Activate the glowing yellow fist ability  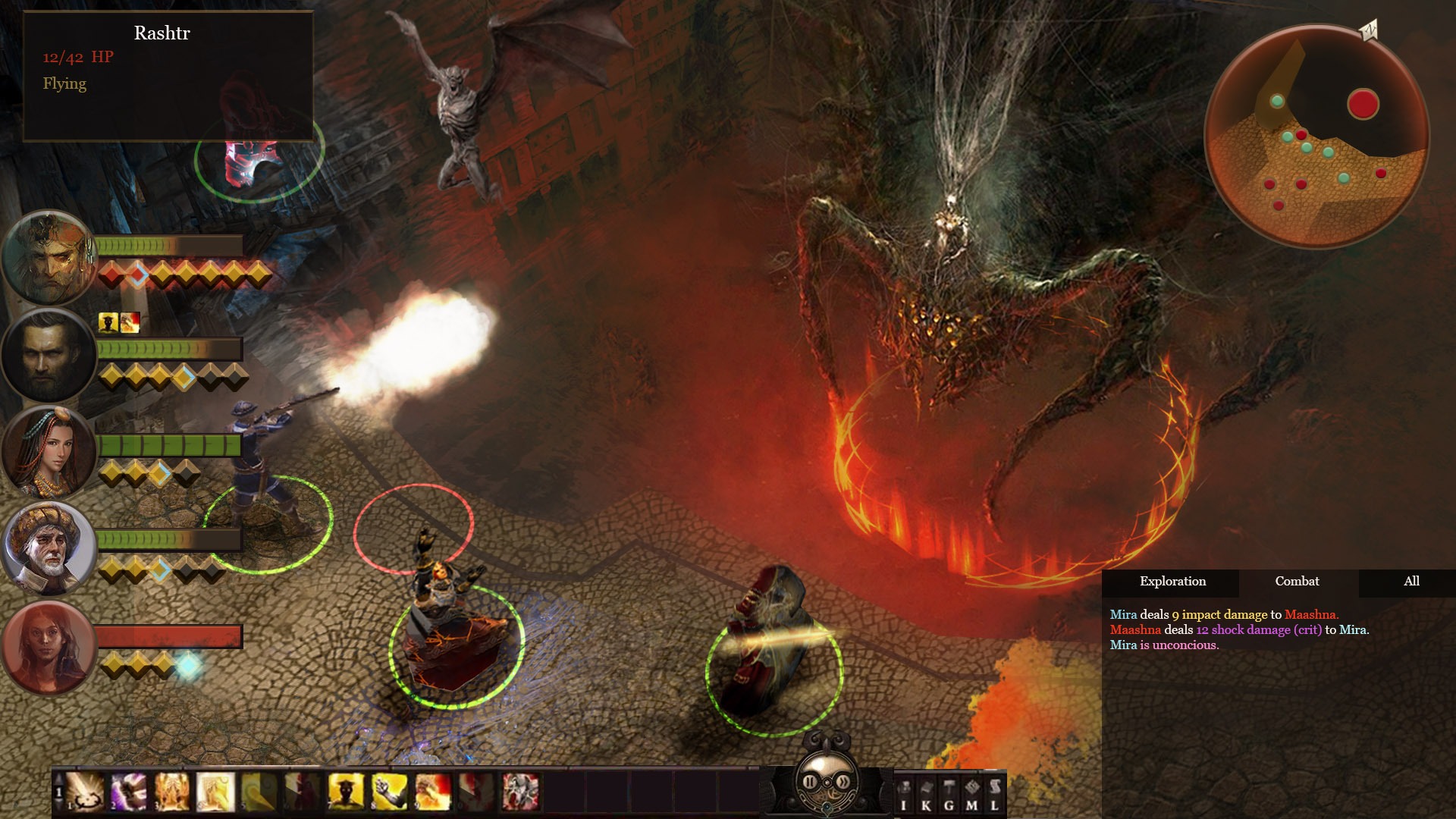(x=390, y=792)
